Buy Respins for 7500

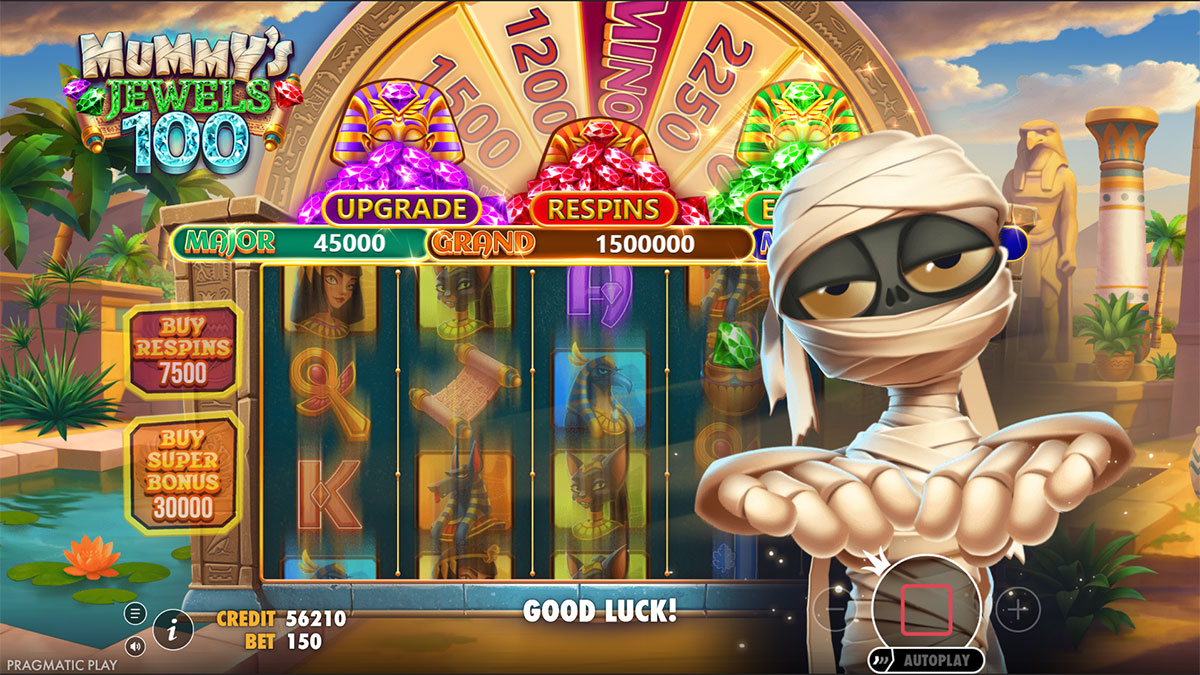pyautogui.click(x=184, y=349)
